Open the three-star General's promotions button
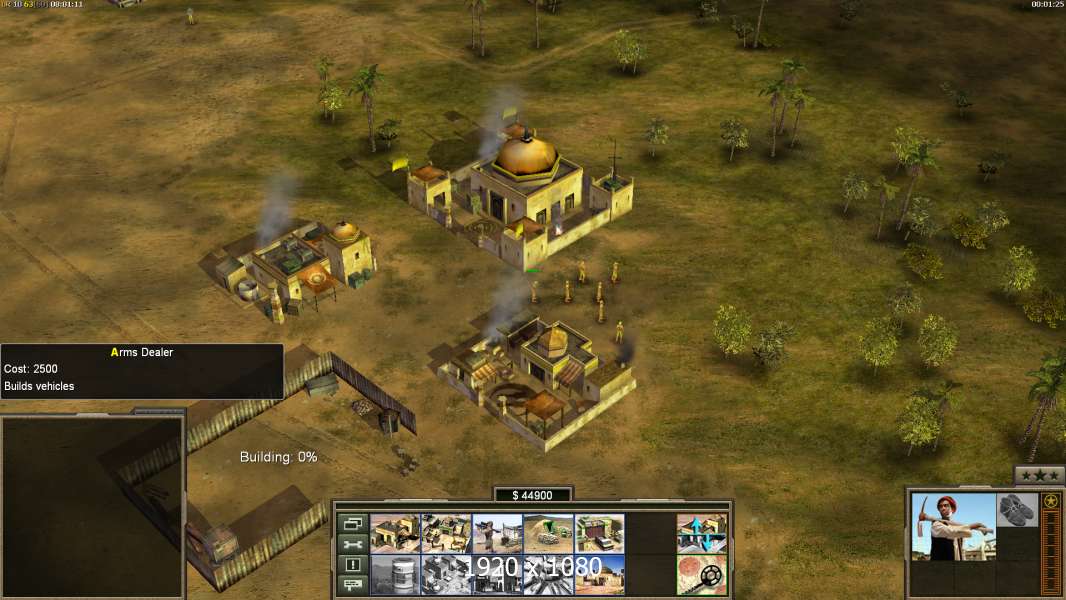The height and width of the screenshot is (600, 1066). click(x=1039, y=475)
